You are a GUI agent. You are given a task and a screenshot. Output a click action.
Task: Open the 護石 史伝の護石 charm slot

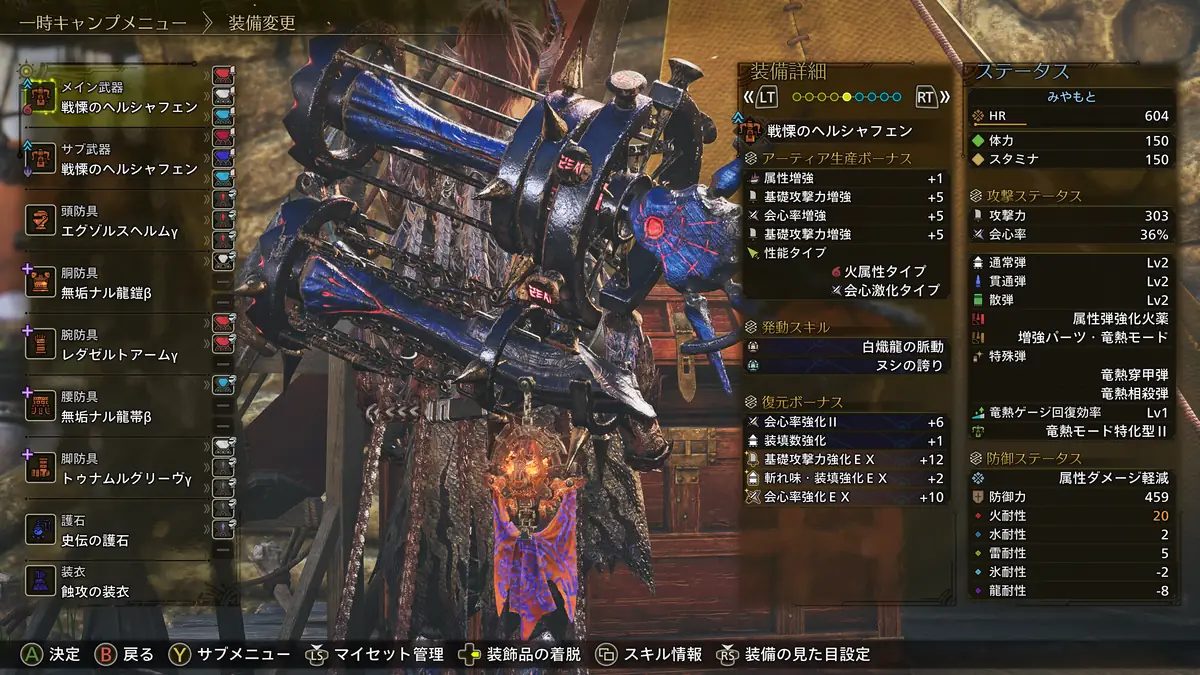tap(115, 530)
